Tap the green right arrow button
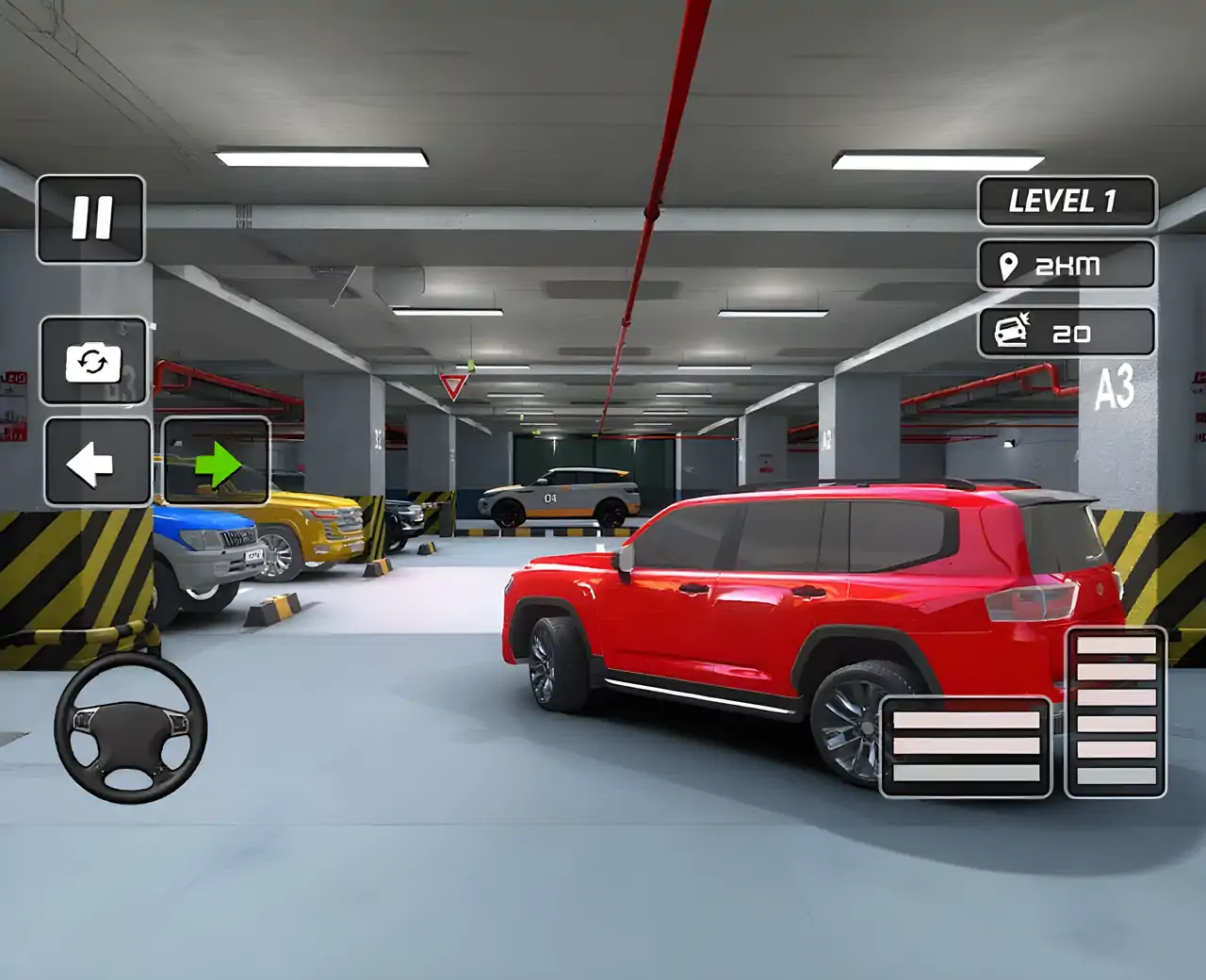The image size is (1206, 980). point(217,463)
